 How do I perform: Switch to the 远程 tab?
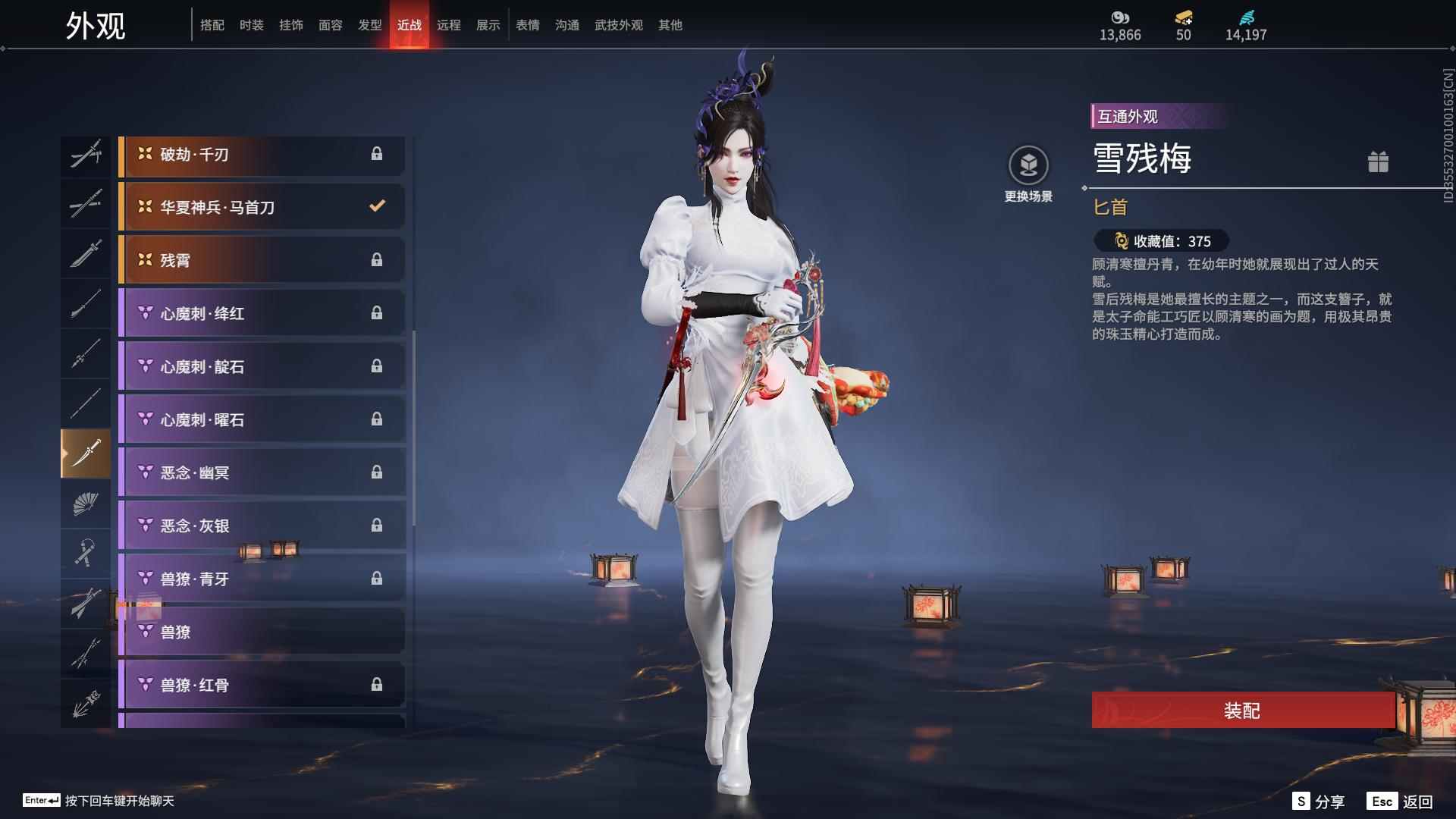point(450,24)
